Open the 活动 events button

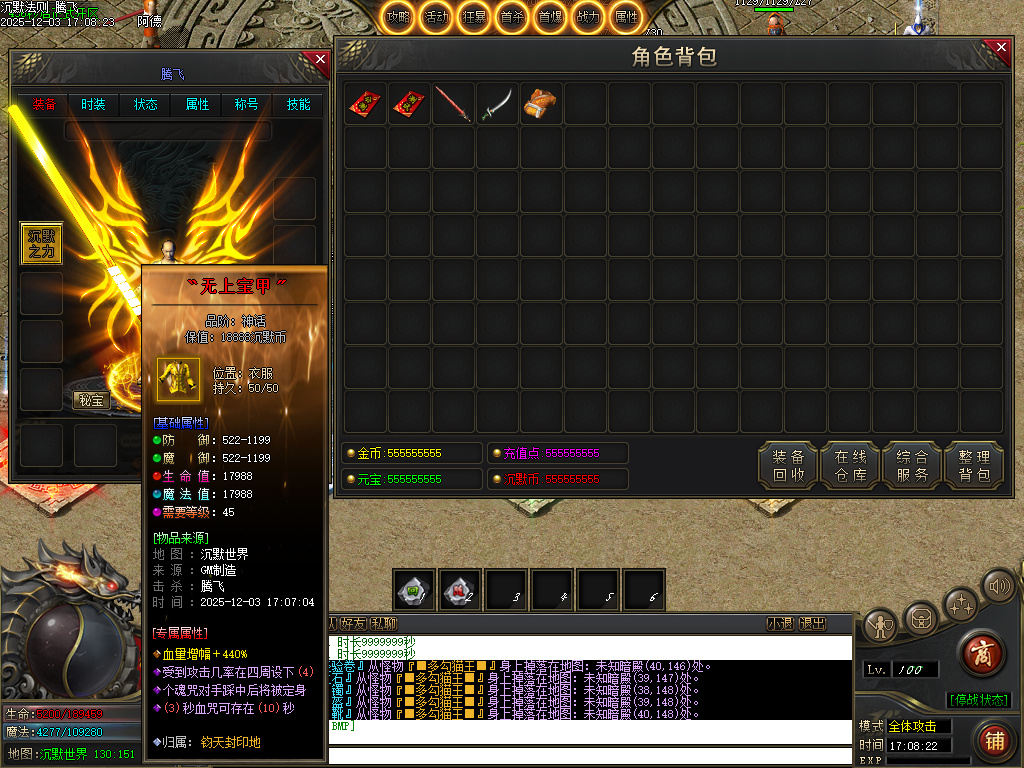point(436,17)
